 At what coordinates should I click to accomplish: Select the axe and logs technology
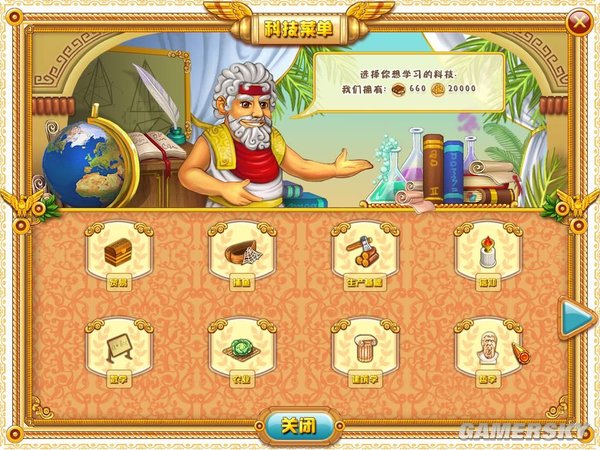[364, 252]
